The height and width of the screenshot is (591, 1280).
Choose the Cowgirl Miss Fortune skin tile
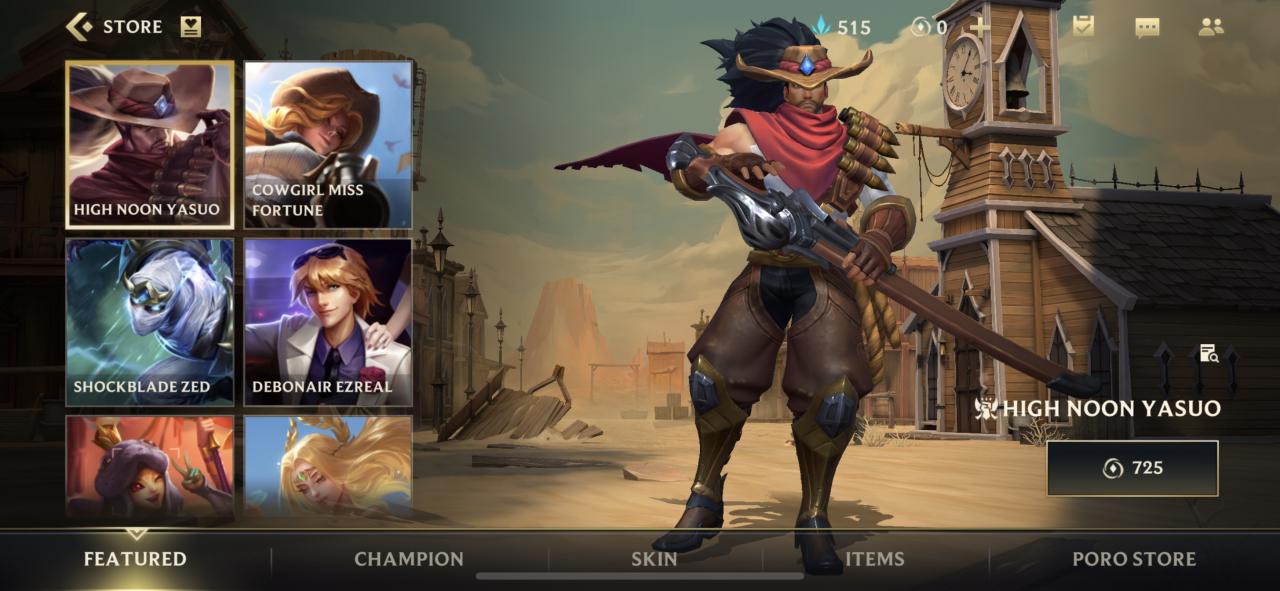(328, 145)
